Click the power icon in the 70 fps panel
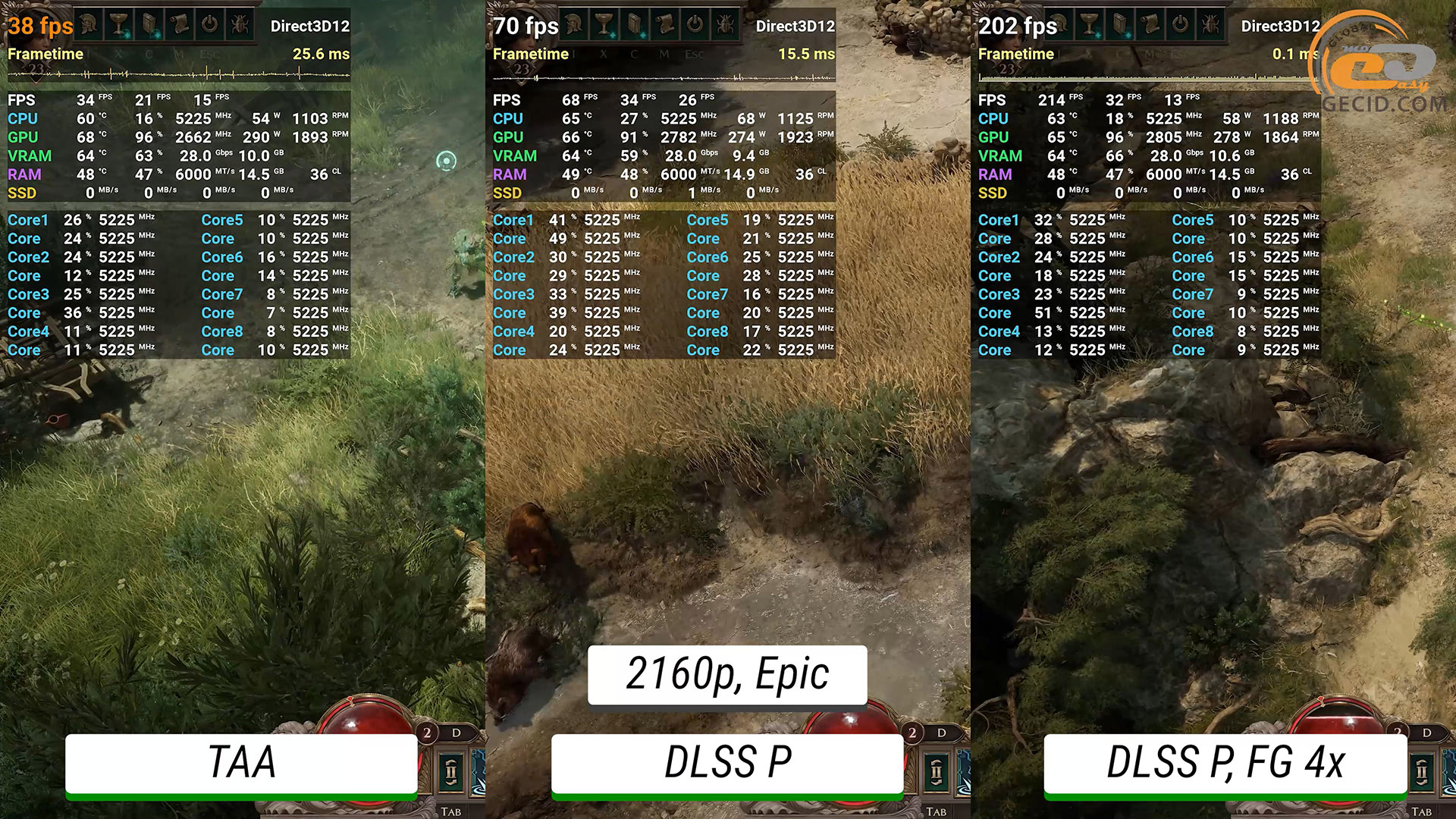This screenshot has width=1456, height=819. pyautogui.click(x=695, y=25)
